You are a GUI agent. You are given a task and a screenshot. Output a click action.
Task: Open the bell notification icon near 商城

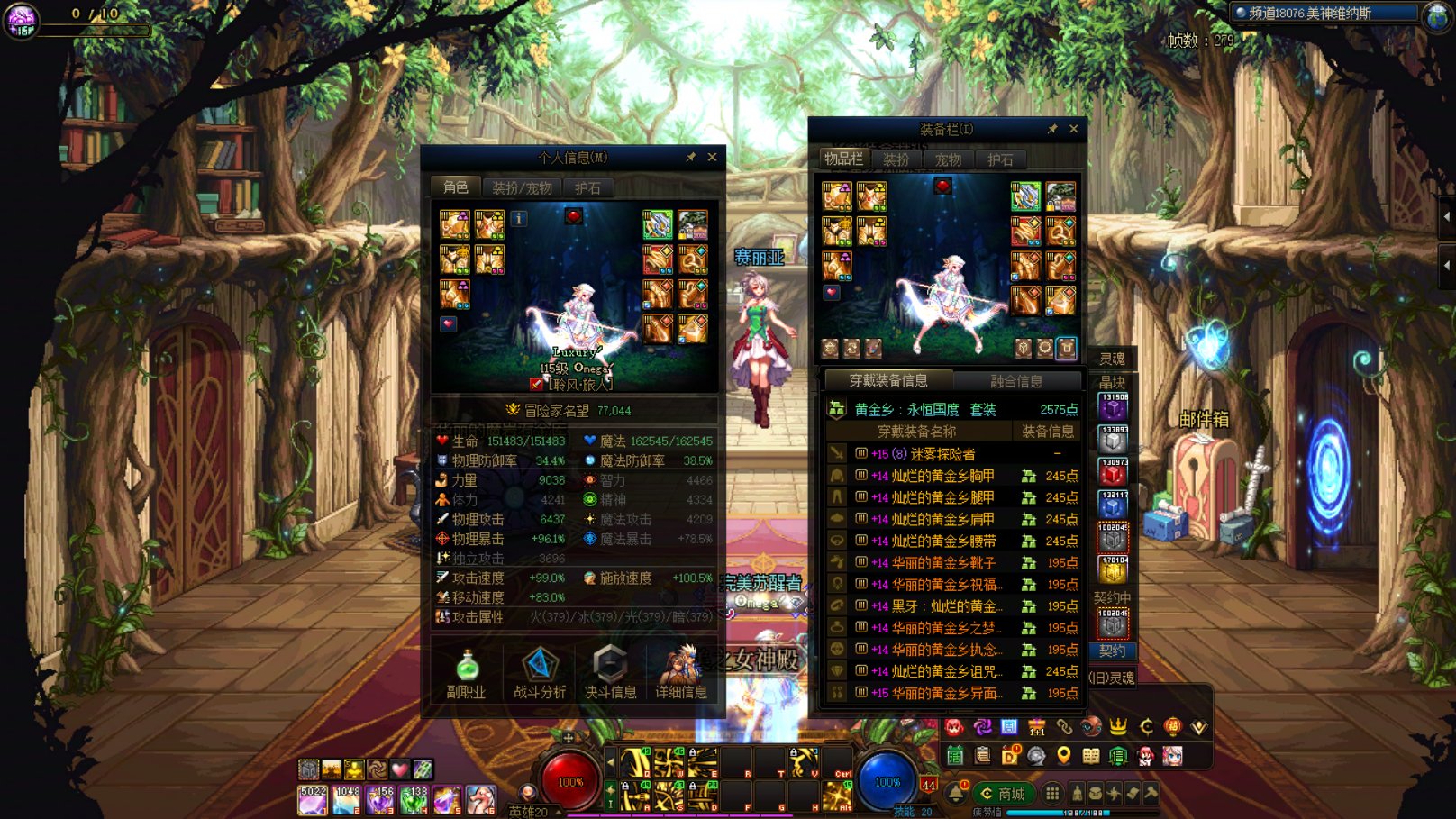pos(957,794)
